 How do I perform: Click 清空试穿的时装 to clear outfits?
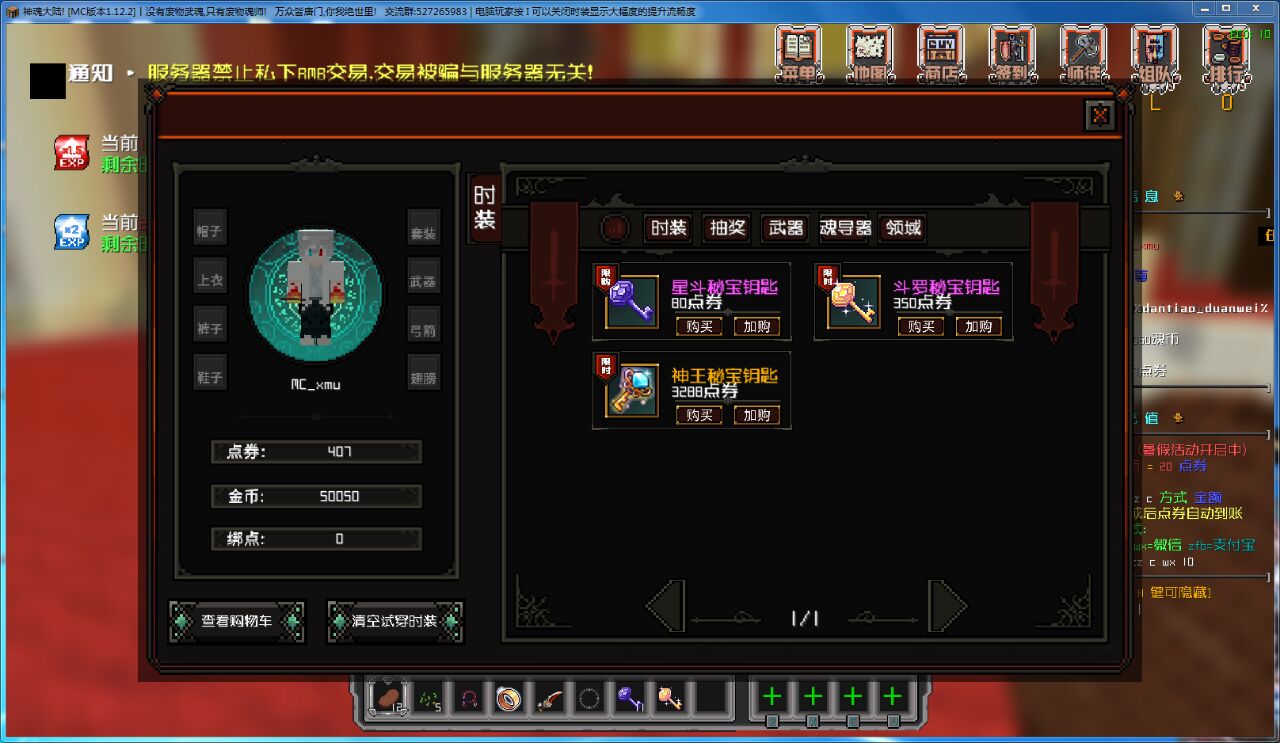coord(395,621)
